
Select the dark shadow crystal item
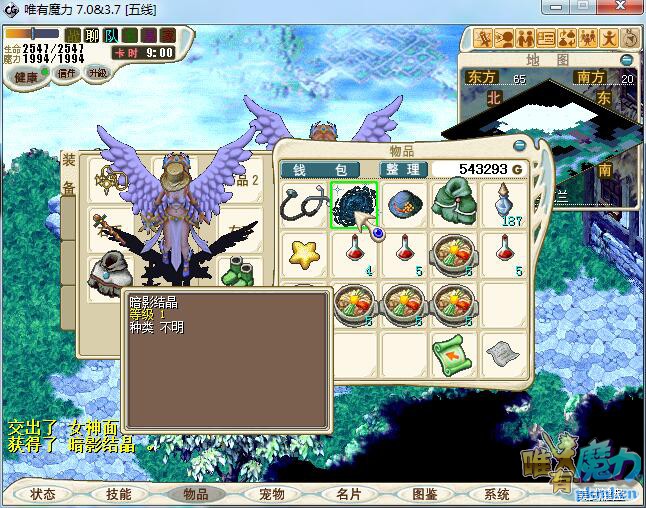[x=354, y=204]
